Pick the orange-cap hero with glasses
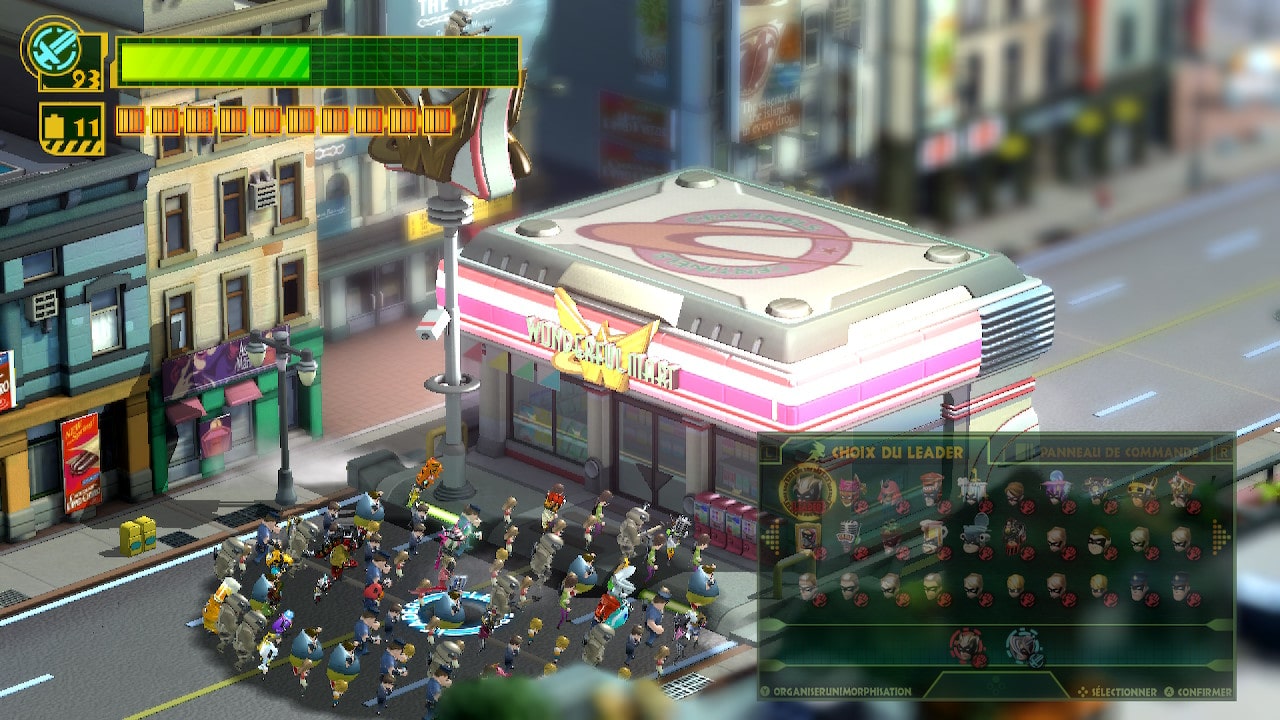 pos(932,490)
